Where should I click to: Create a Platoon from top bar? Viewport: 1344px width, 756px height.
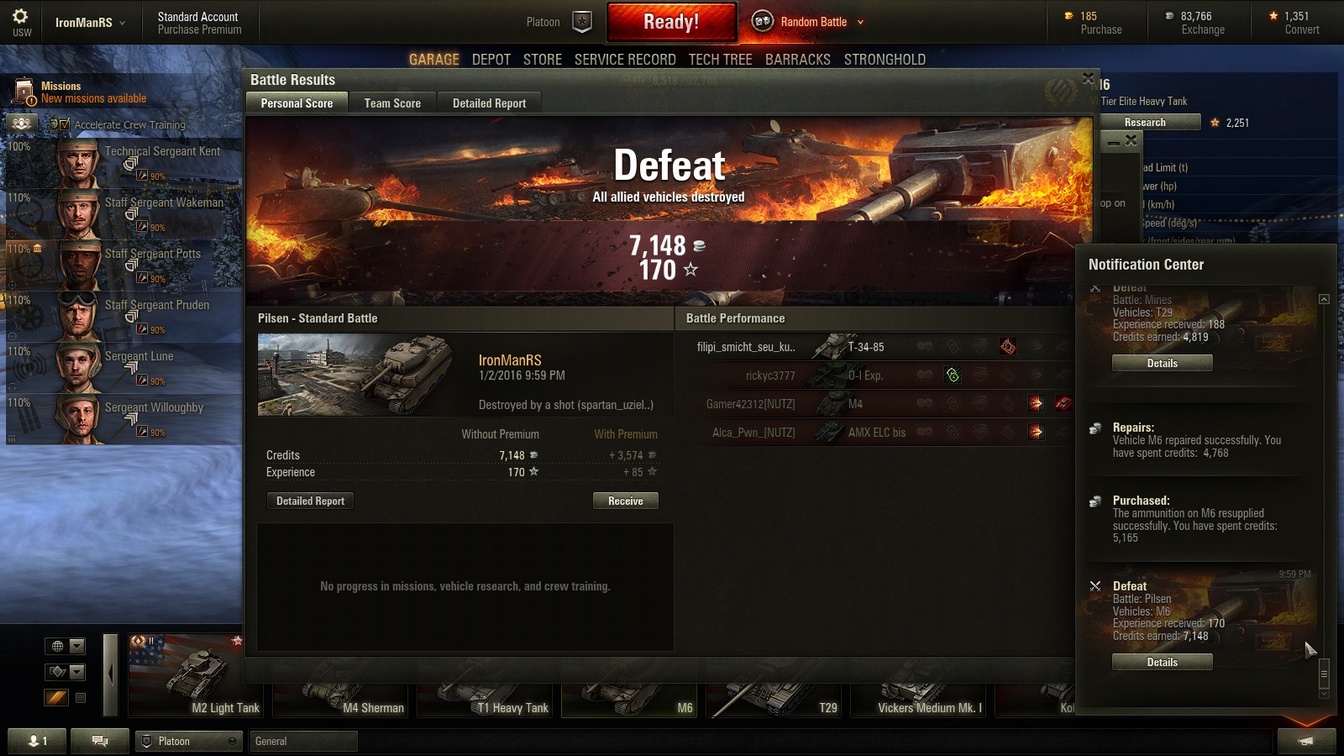point(582,22)
